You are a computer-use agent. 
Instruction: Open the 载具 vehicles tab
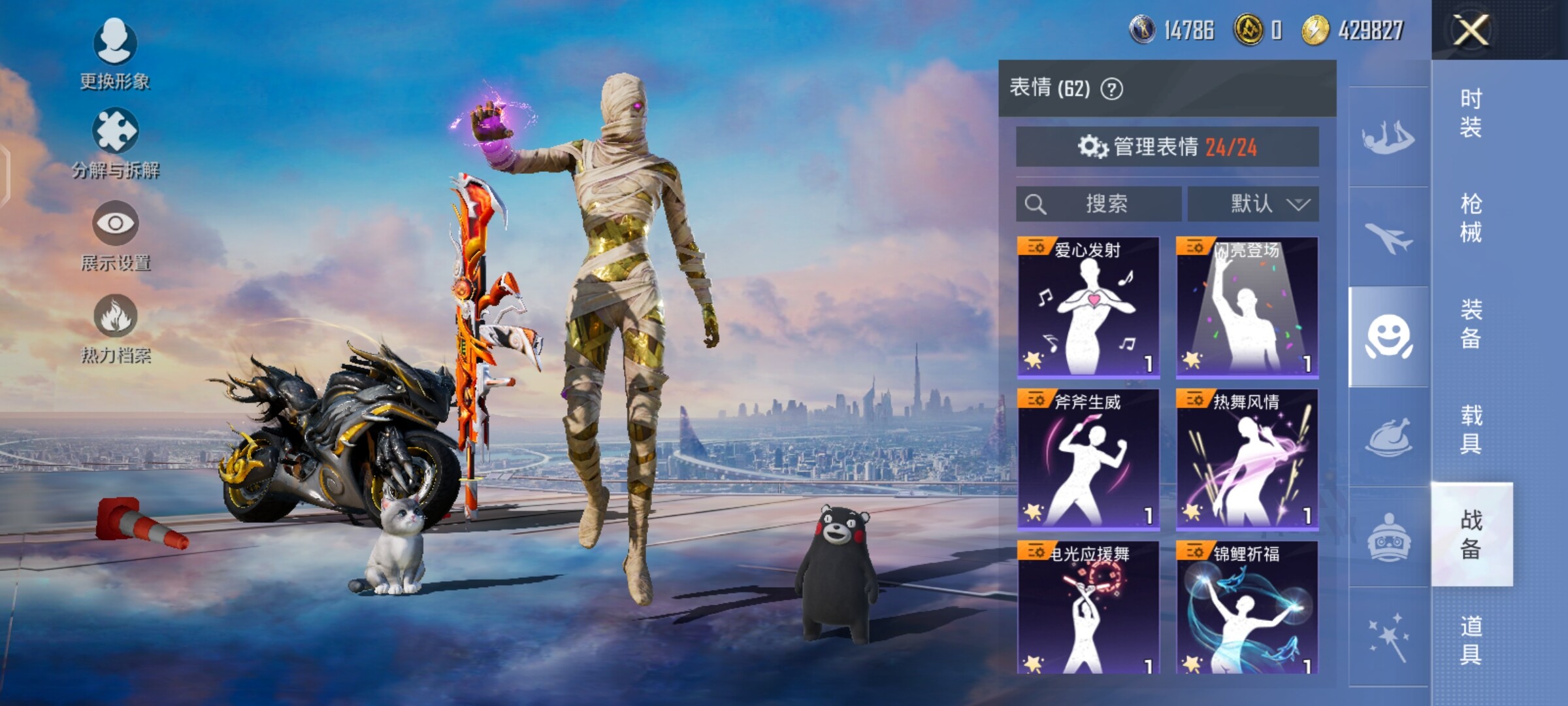(x=1471, y=429)
